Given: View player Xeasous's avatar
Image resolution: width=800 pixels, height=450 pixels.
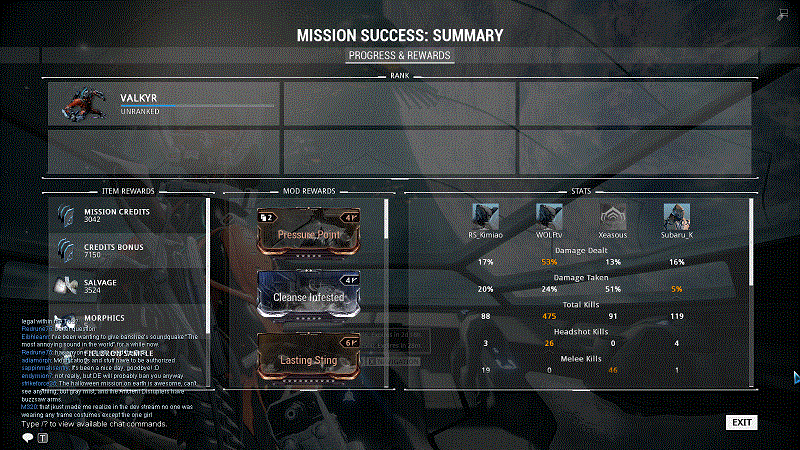Looking at the screenshot, I should click(612, 216).
